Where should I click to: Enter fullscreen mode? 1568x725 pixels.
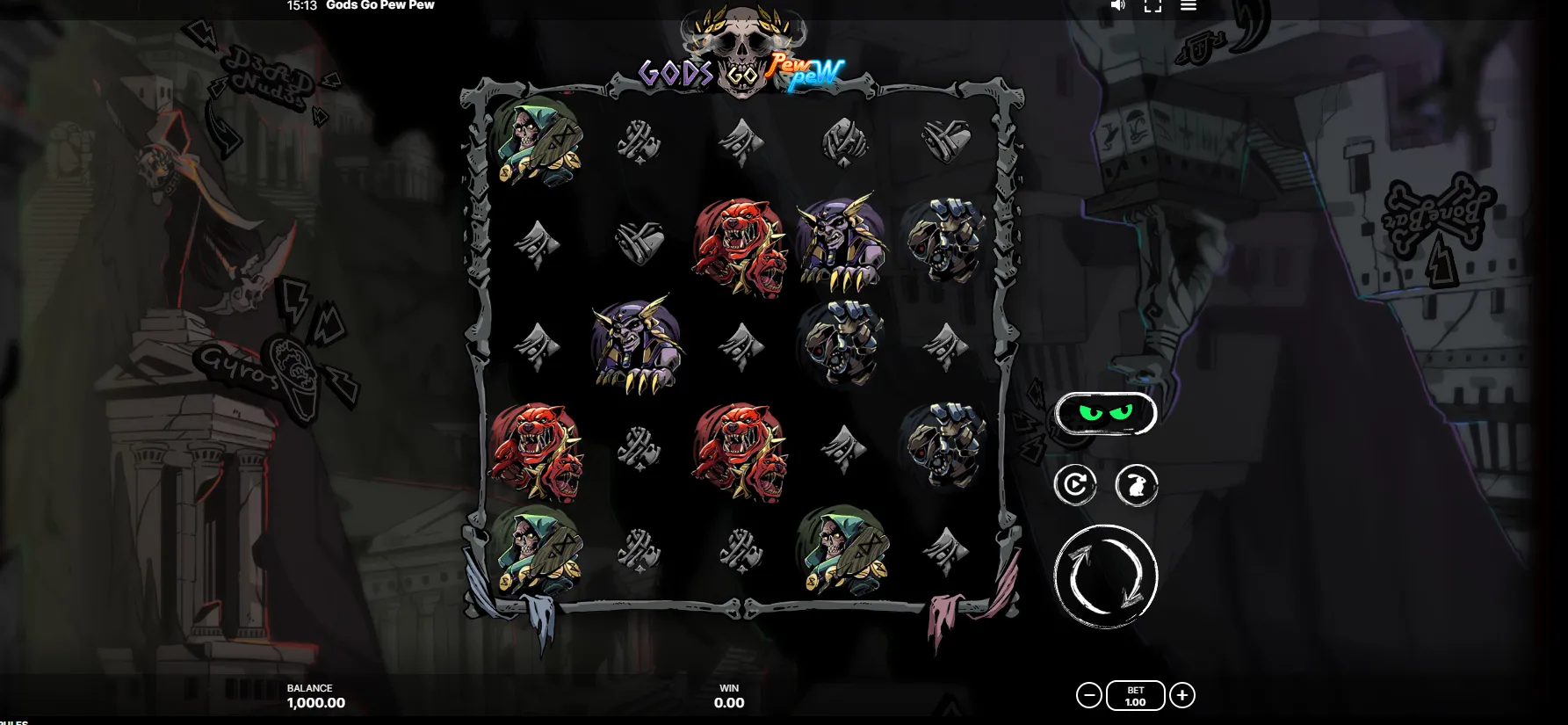tap(1153, 5)
